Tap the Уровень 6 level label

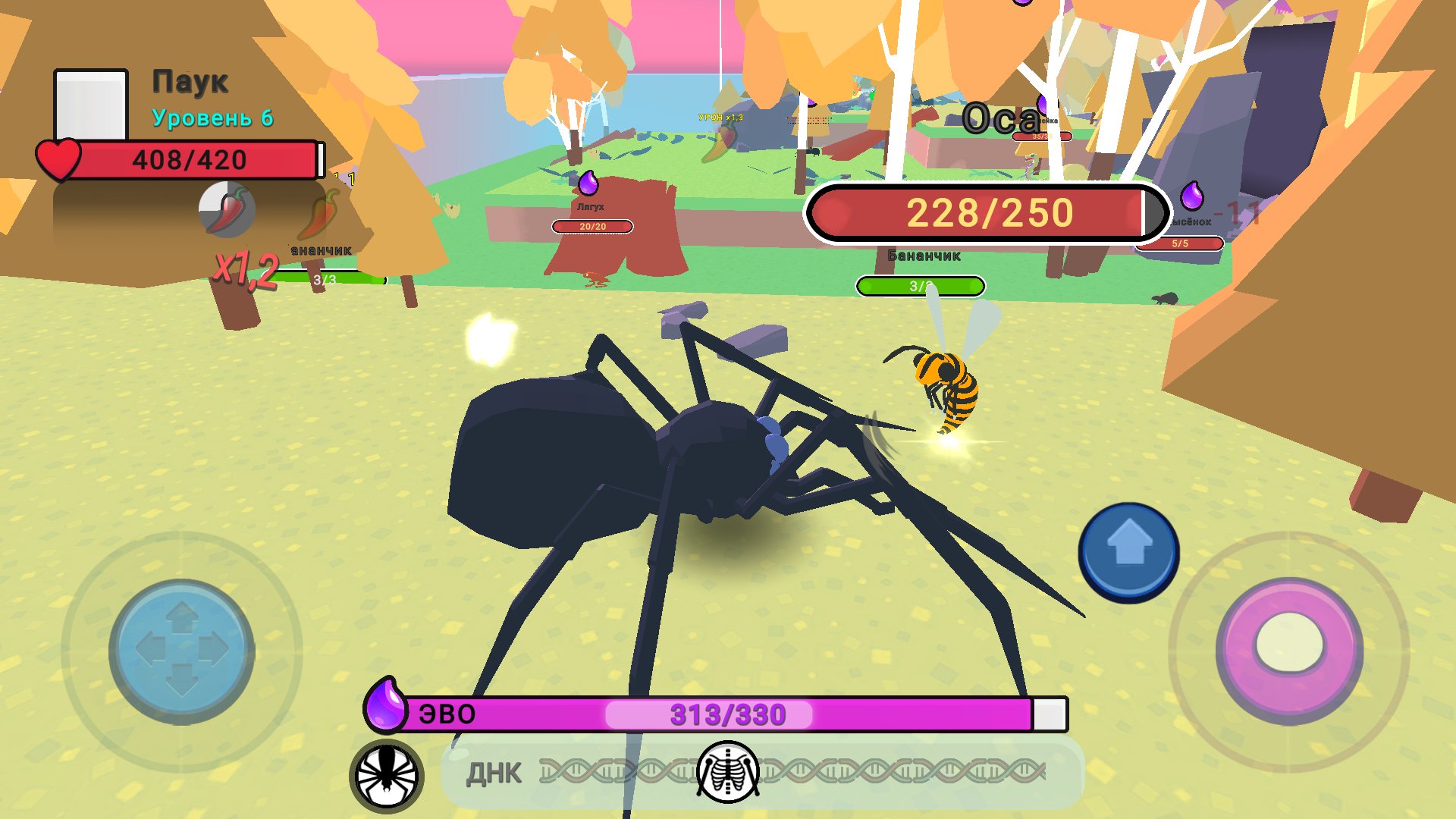point(213,118)
